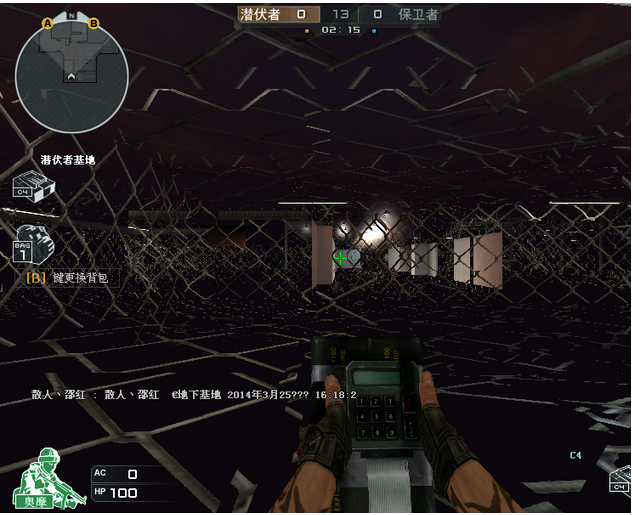Click the C4 carrier icon below the minimap
Screen dimensions: 633x515
[x=32, y=186]
